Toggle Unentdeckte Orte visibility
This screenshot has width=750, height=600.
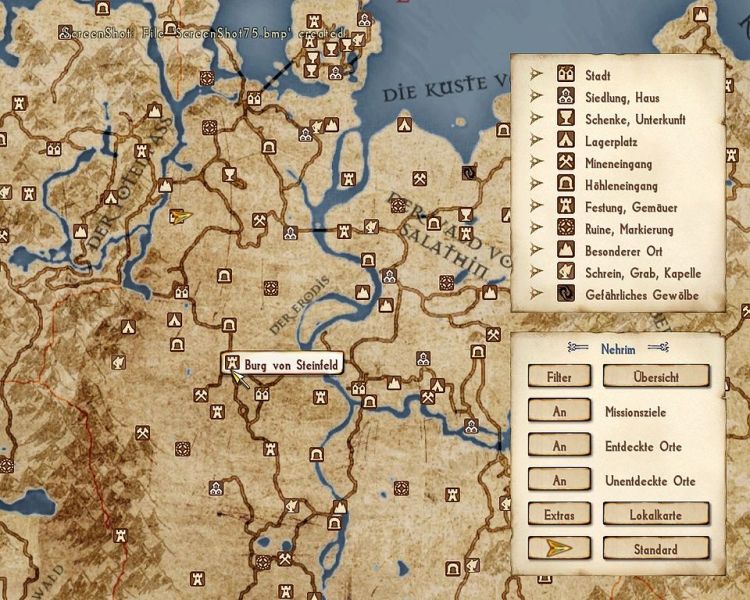(x=560, y=481)
